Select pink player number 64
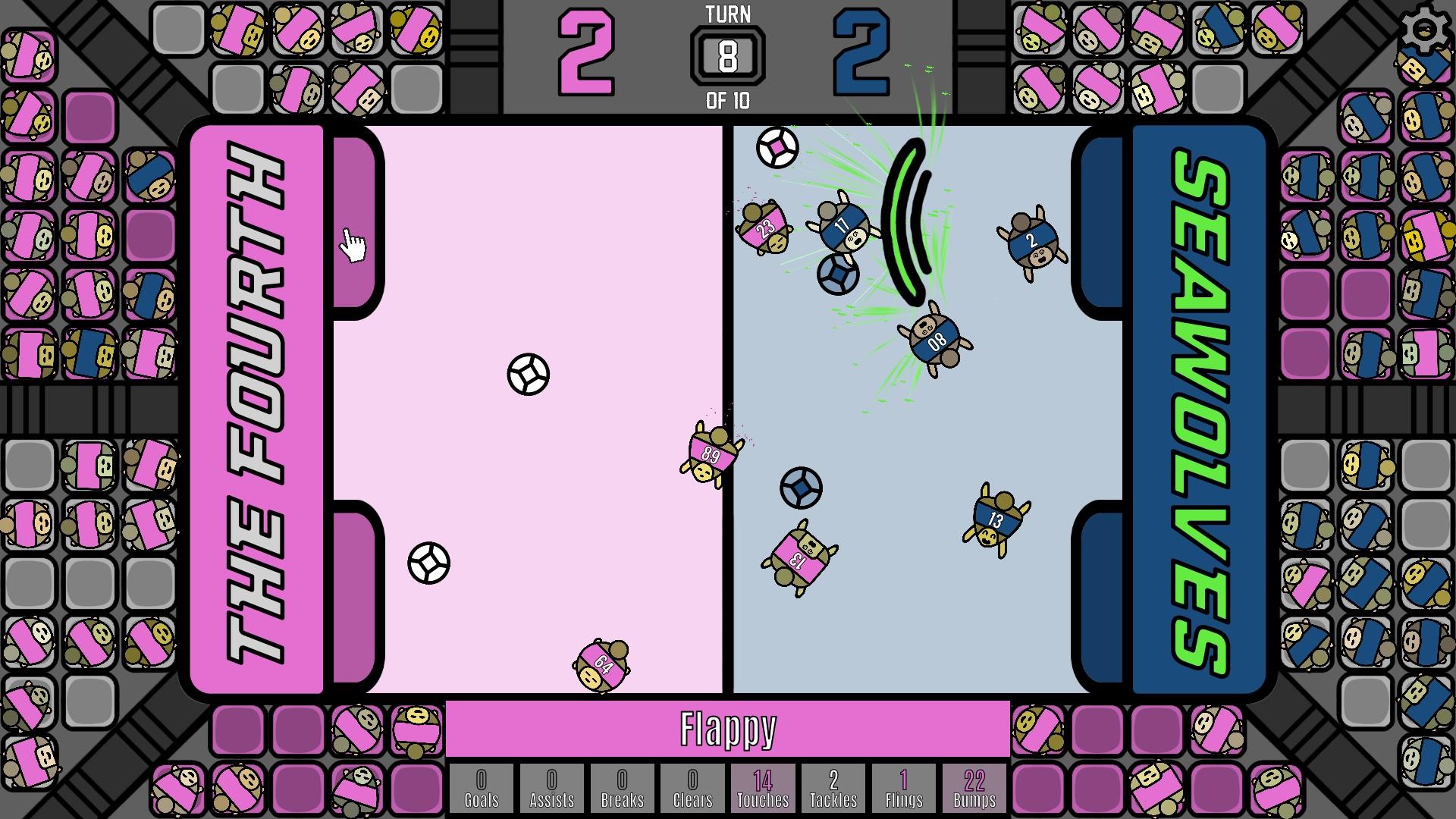This screenshot has width=1456, height=819. [x=601, y=664]
